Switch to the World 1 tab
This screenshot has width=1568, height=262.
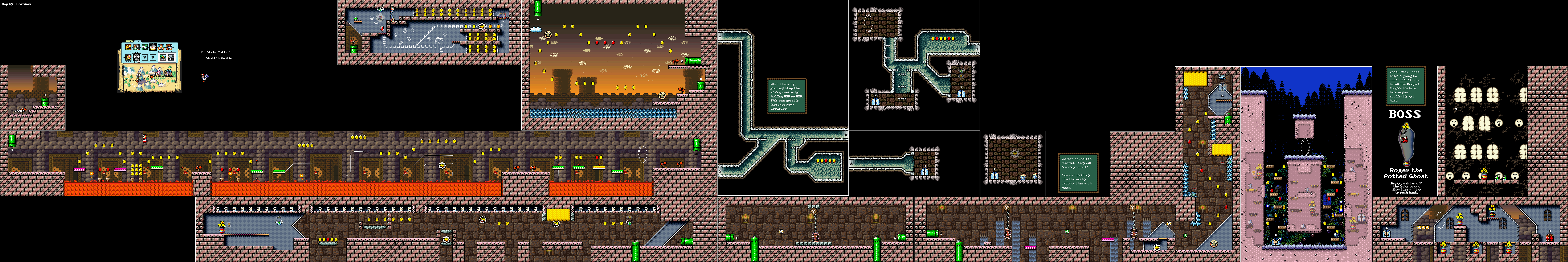[130, 41]
